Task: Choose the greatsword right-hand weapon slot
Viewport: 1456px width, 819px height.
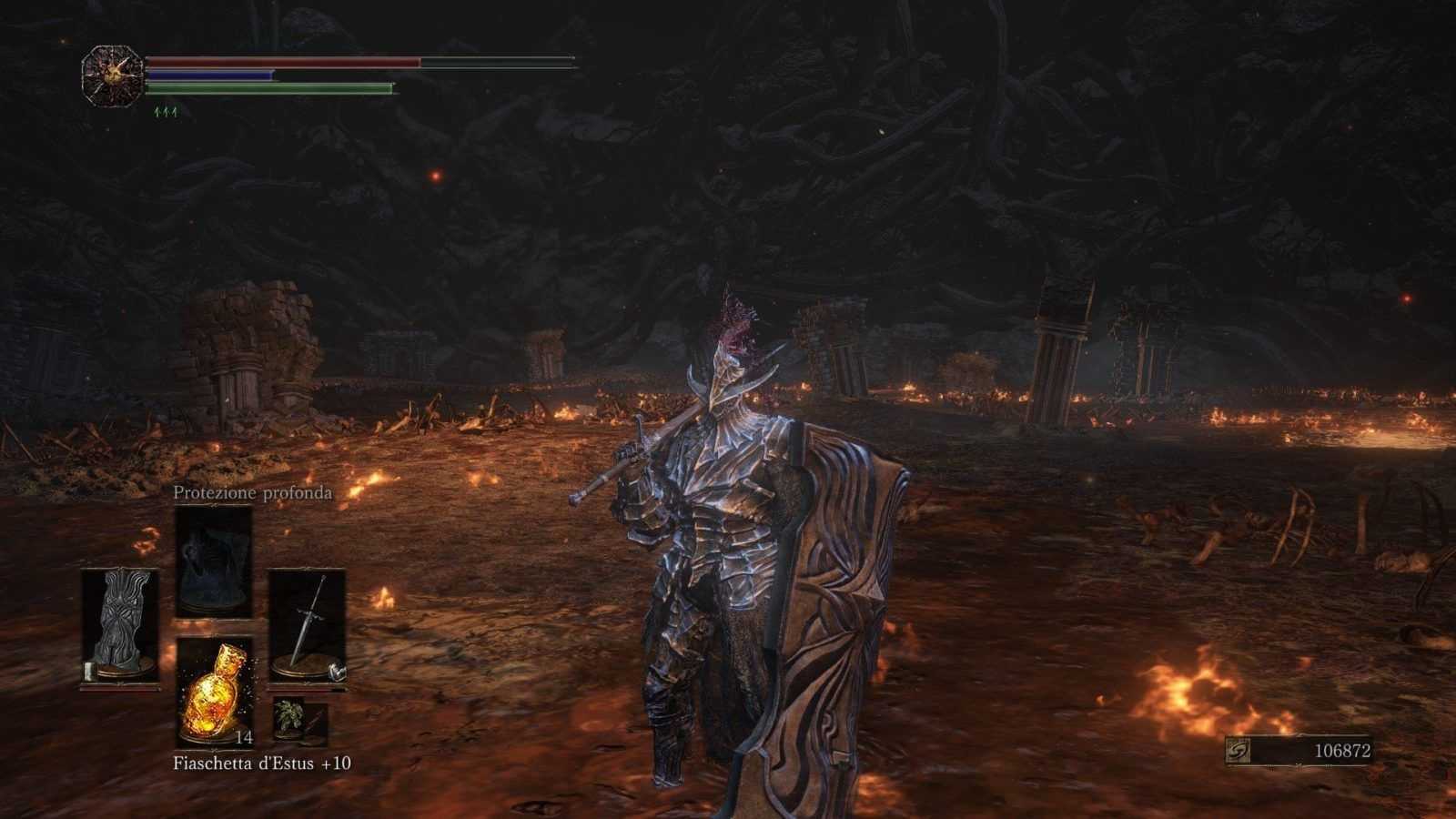Action: (x=307, y=625)
